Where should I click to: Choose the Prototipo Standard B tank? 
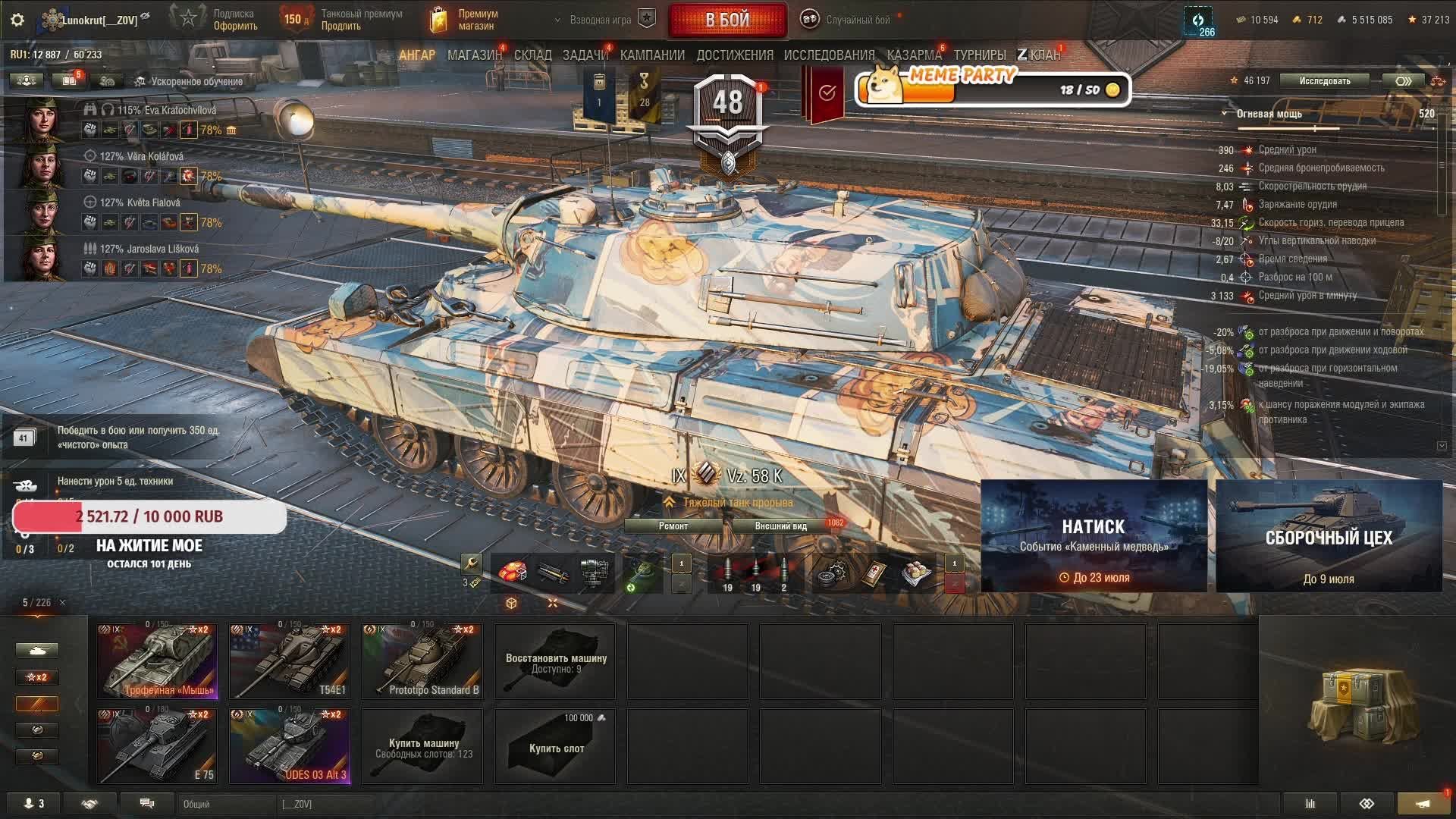tap(422, 661)
